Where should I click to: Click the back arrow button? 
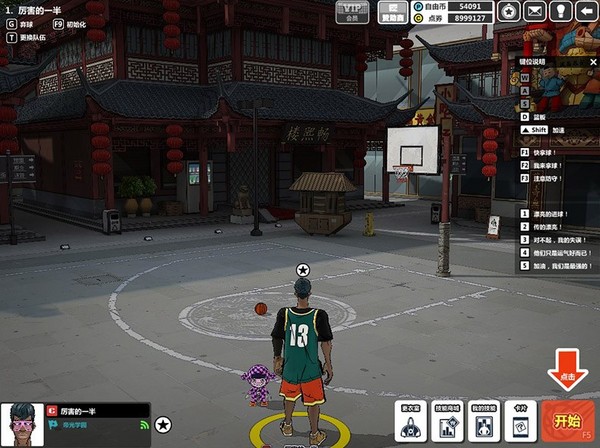585,11
